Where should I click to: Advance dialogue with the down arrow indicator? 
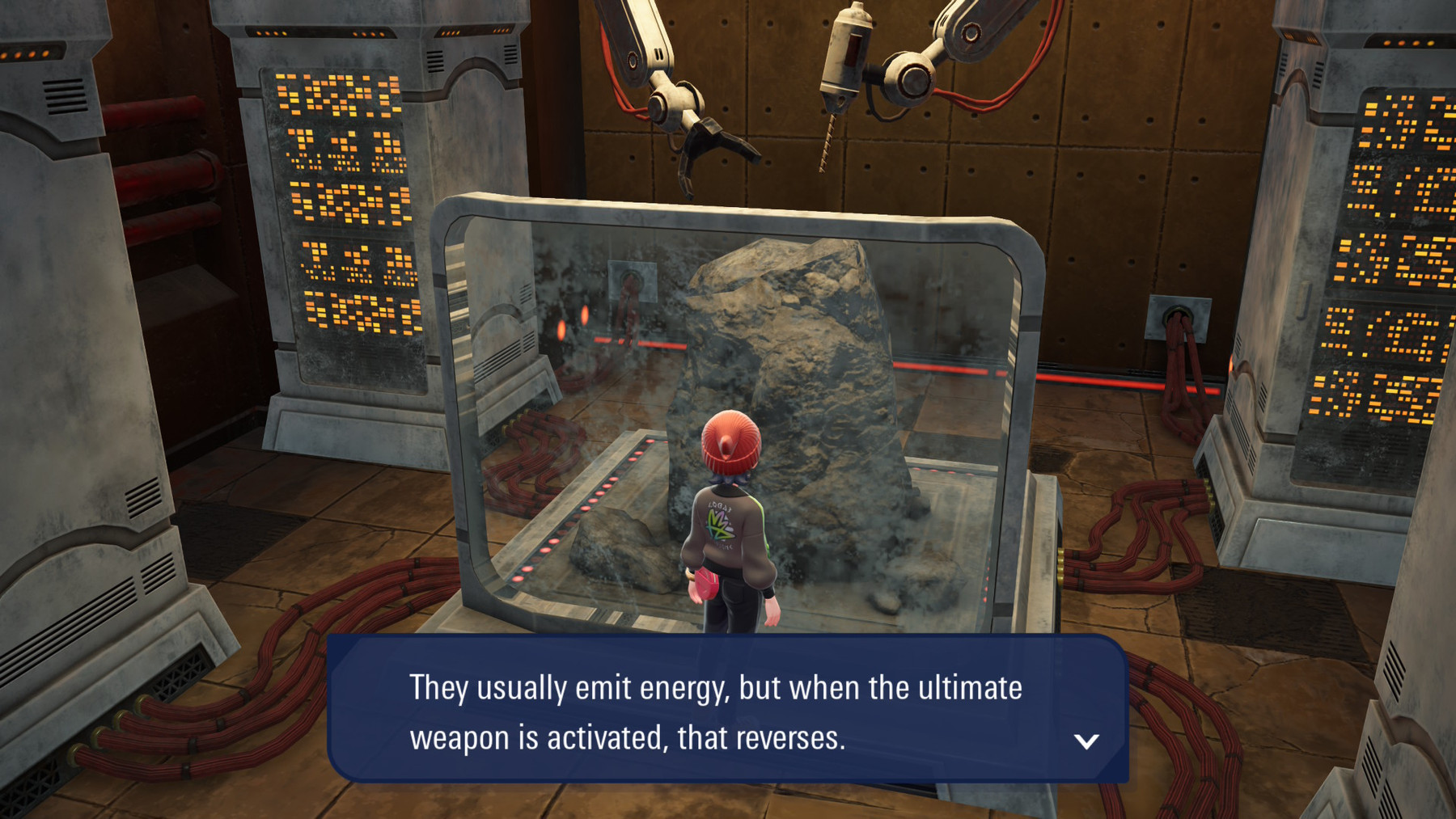point(1086,741)
